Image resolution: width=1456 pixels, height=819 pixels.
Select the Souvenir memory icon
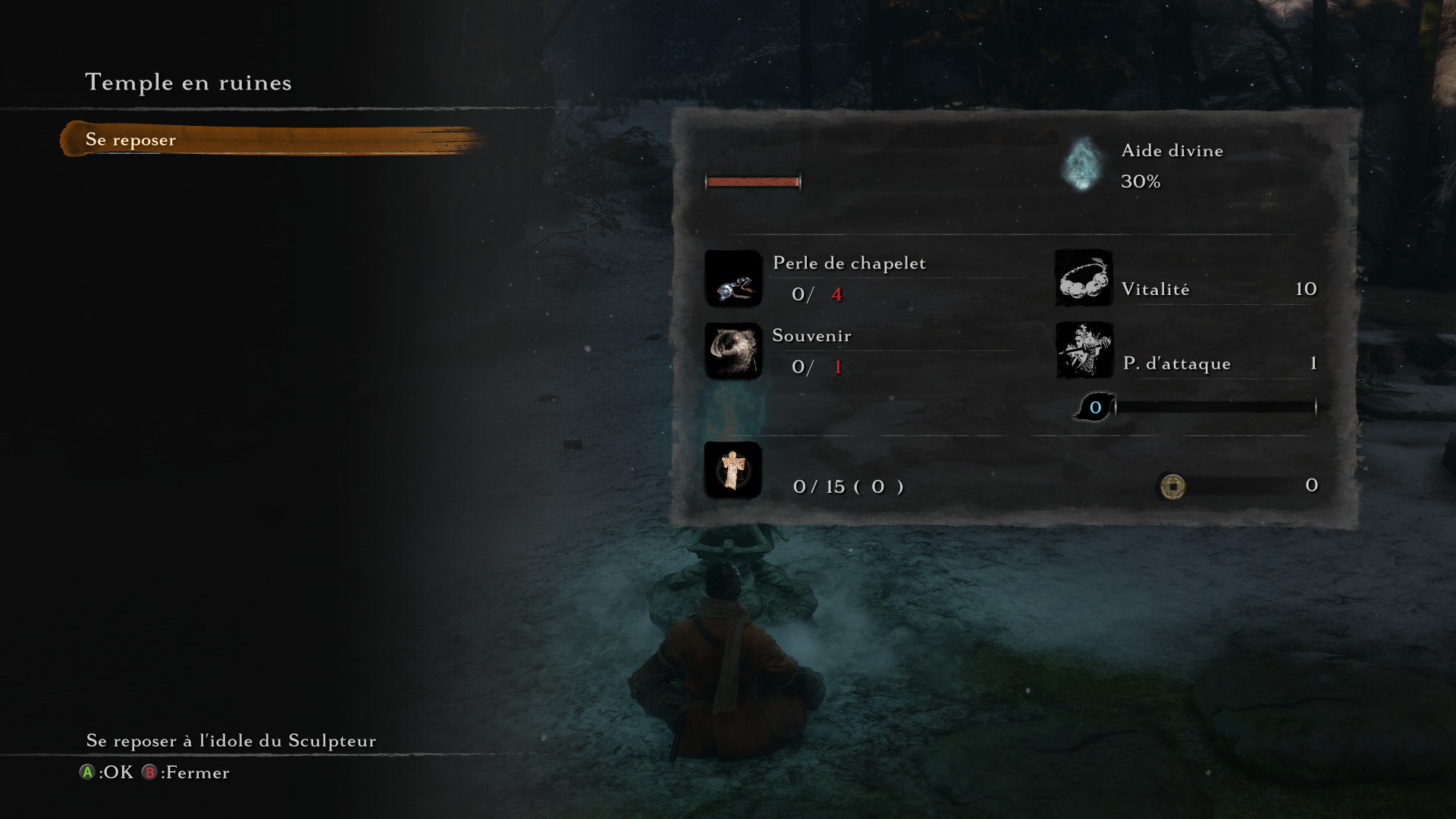click(733, 351)
